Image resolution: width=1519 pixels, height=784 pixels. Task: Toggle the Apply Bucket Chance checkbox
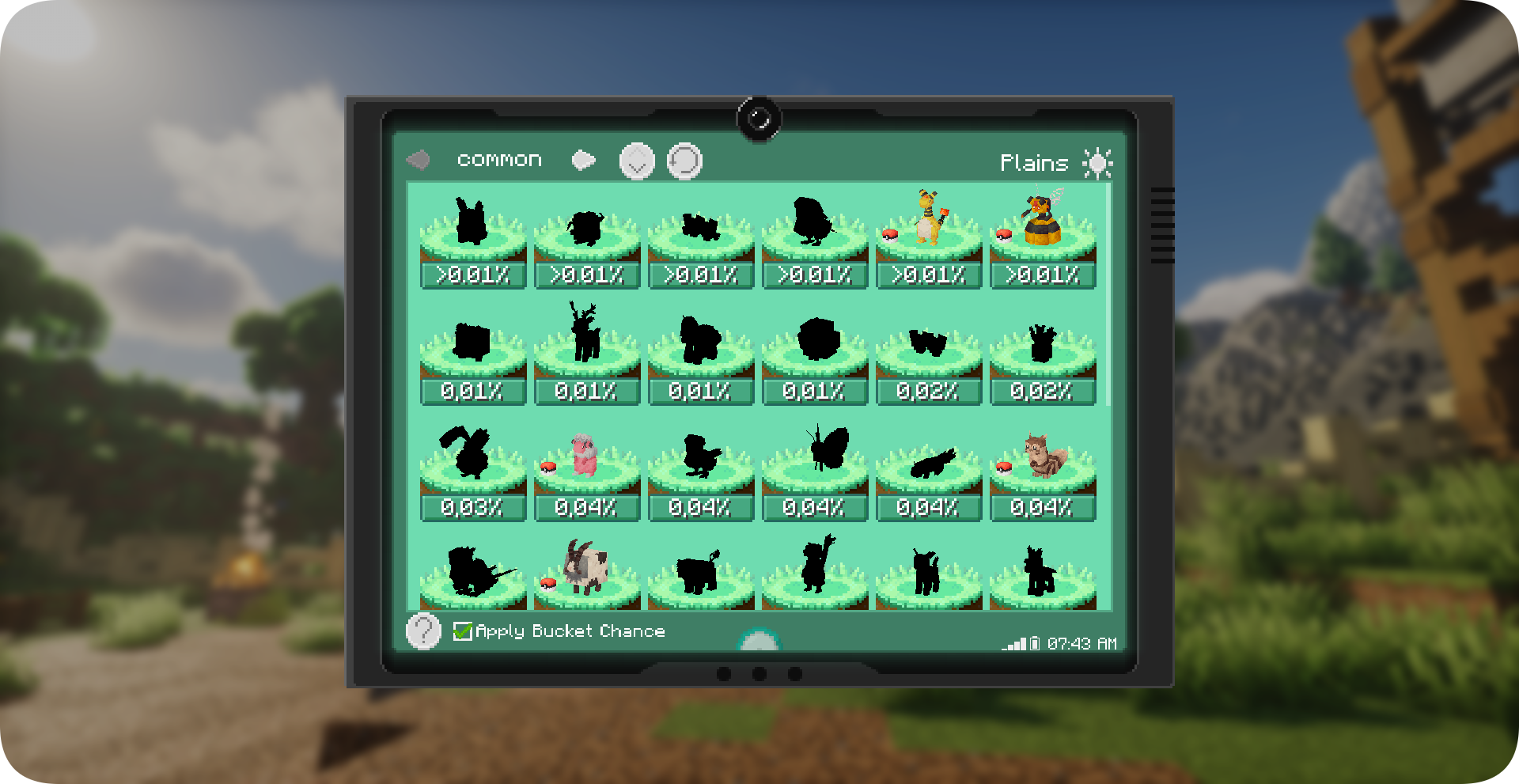coord(463,631)
